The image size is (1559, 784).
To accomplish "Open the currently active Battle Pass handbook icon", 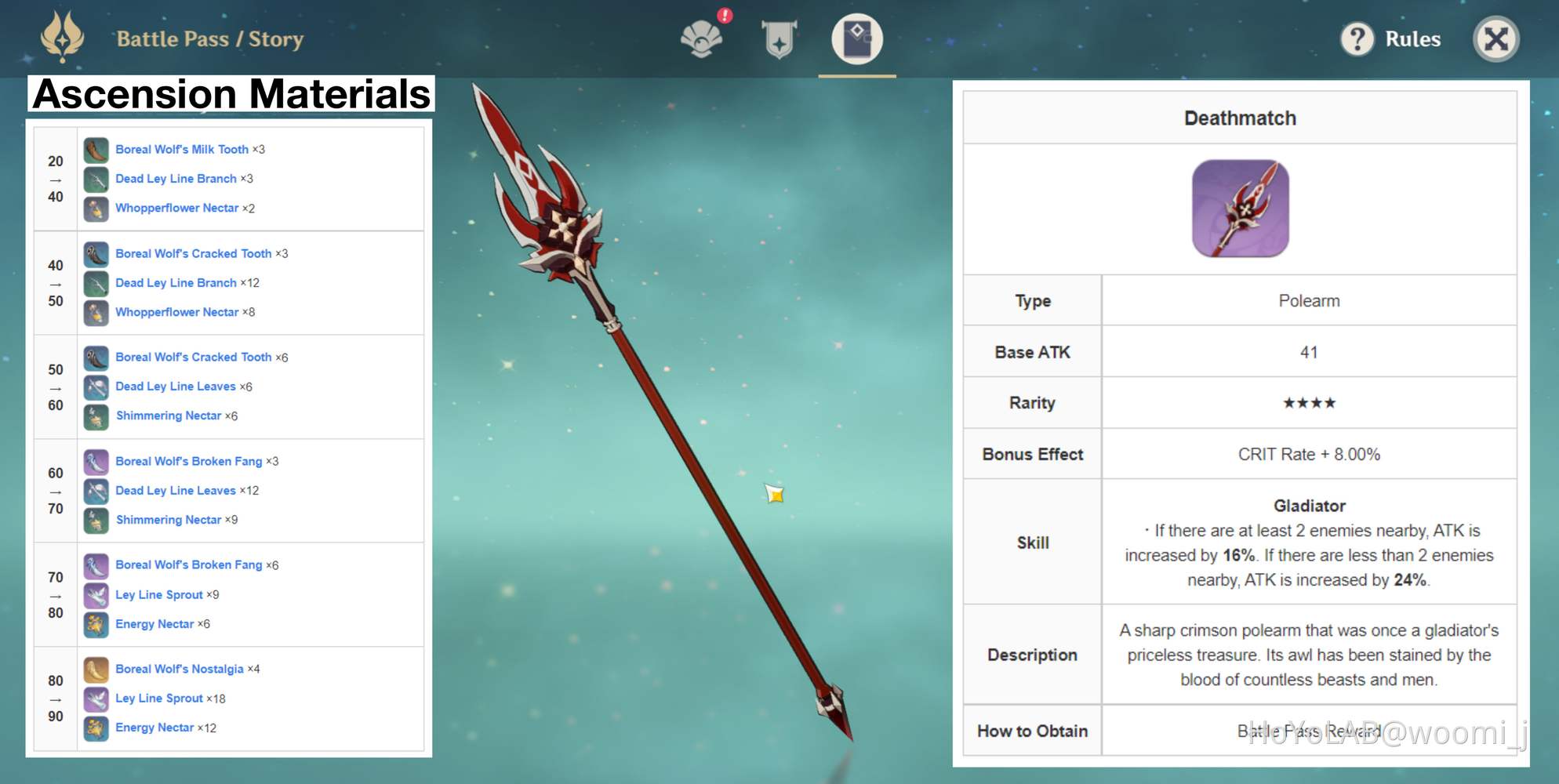I will (x=856, y=38).
